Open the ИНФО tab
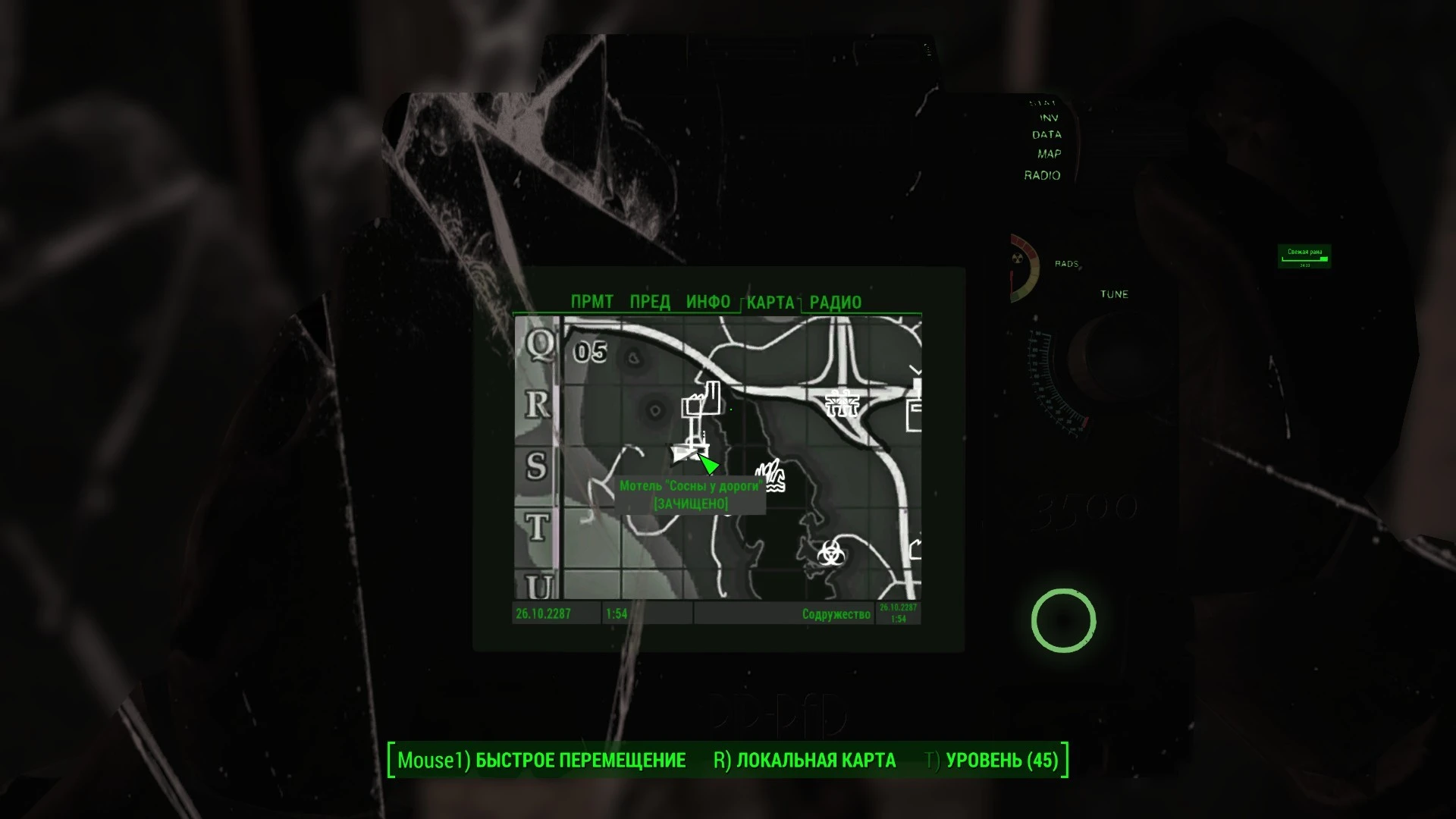The width and height of the screenshot is (1456, 819). (708, 301)
